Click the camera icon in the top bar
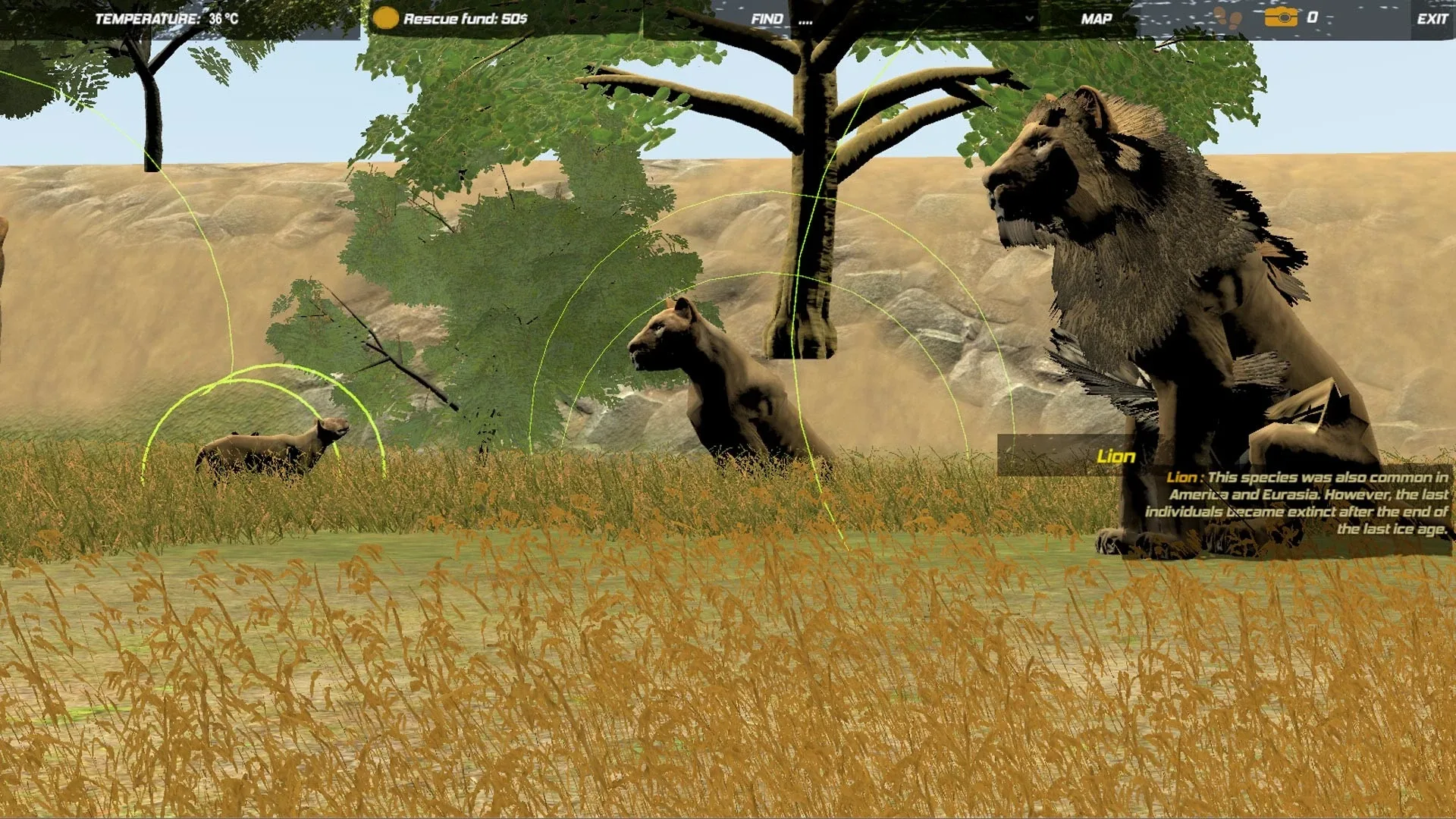 tap(1282, 16)
